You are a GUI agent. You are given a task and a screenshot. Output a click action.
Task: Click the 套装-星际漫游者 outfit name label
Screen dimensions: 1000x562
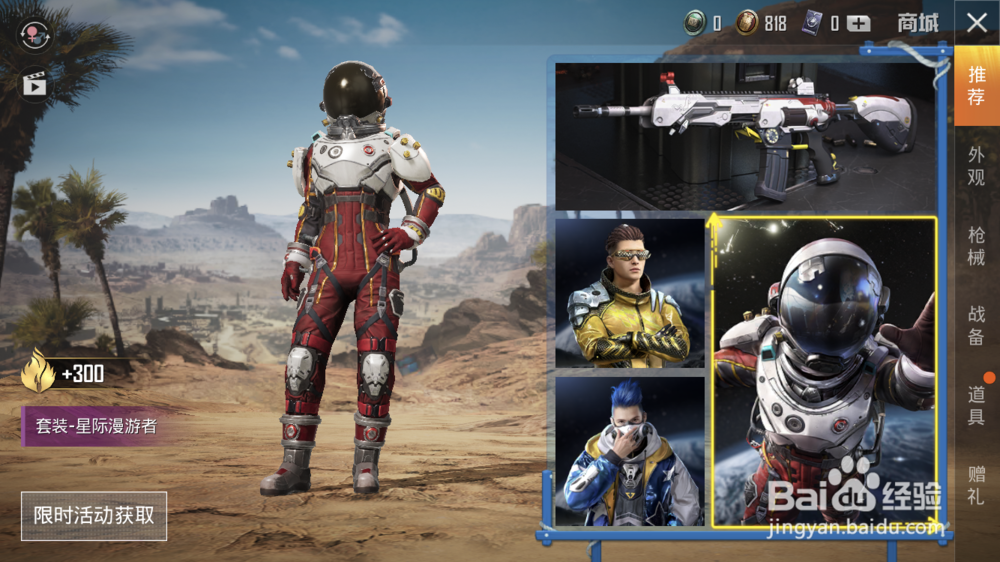pos(96,427)
